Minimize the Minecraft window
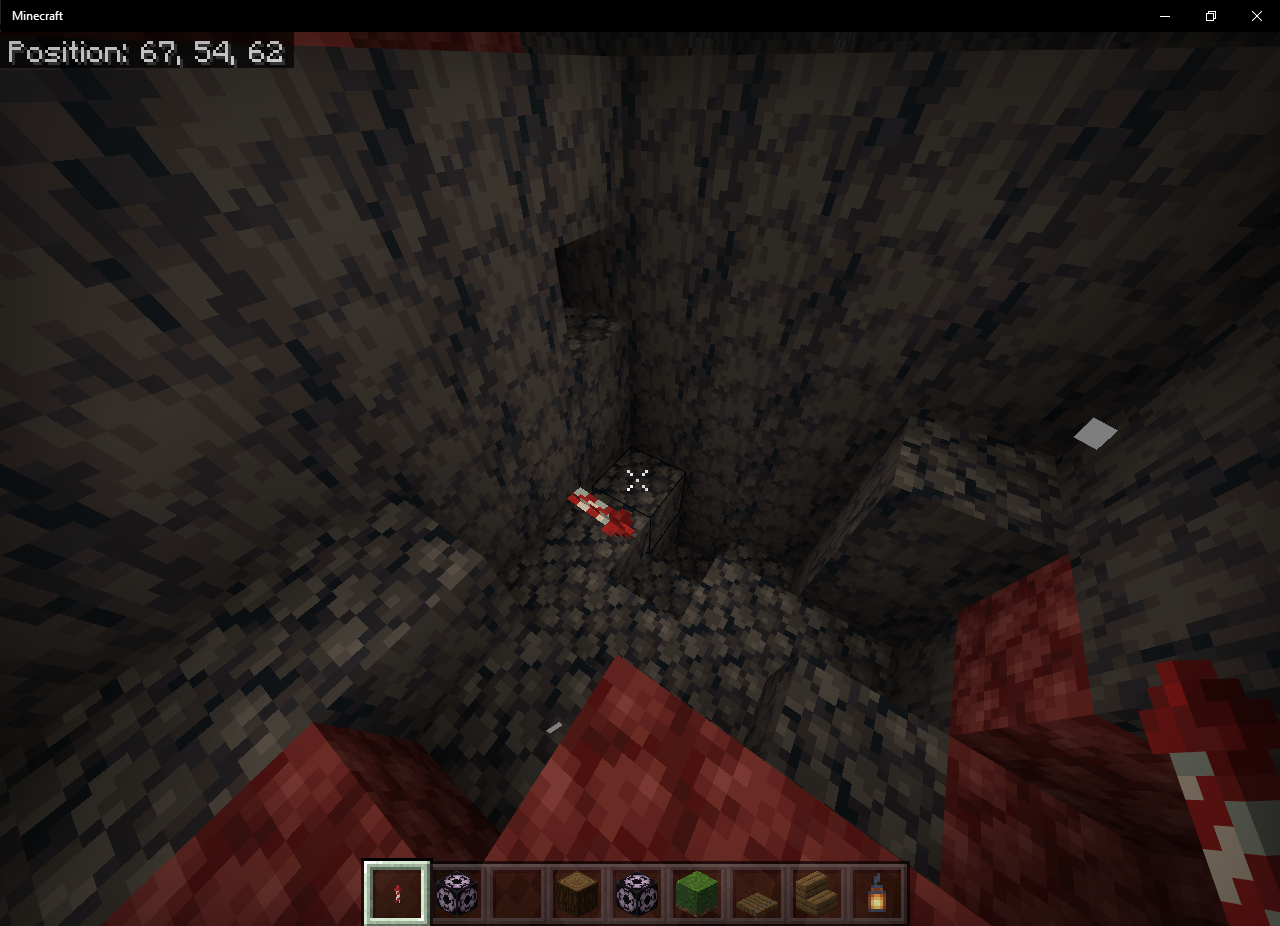 (x=1165, y=16)
